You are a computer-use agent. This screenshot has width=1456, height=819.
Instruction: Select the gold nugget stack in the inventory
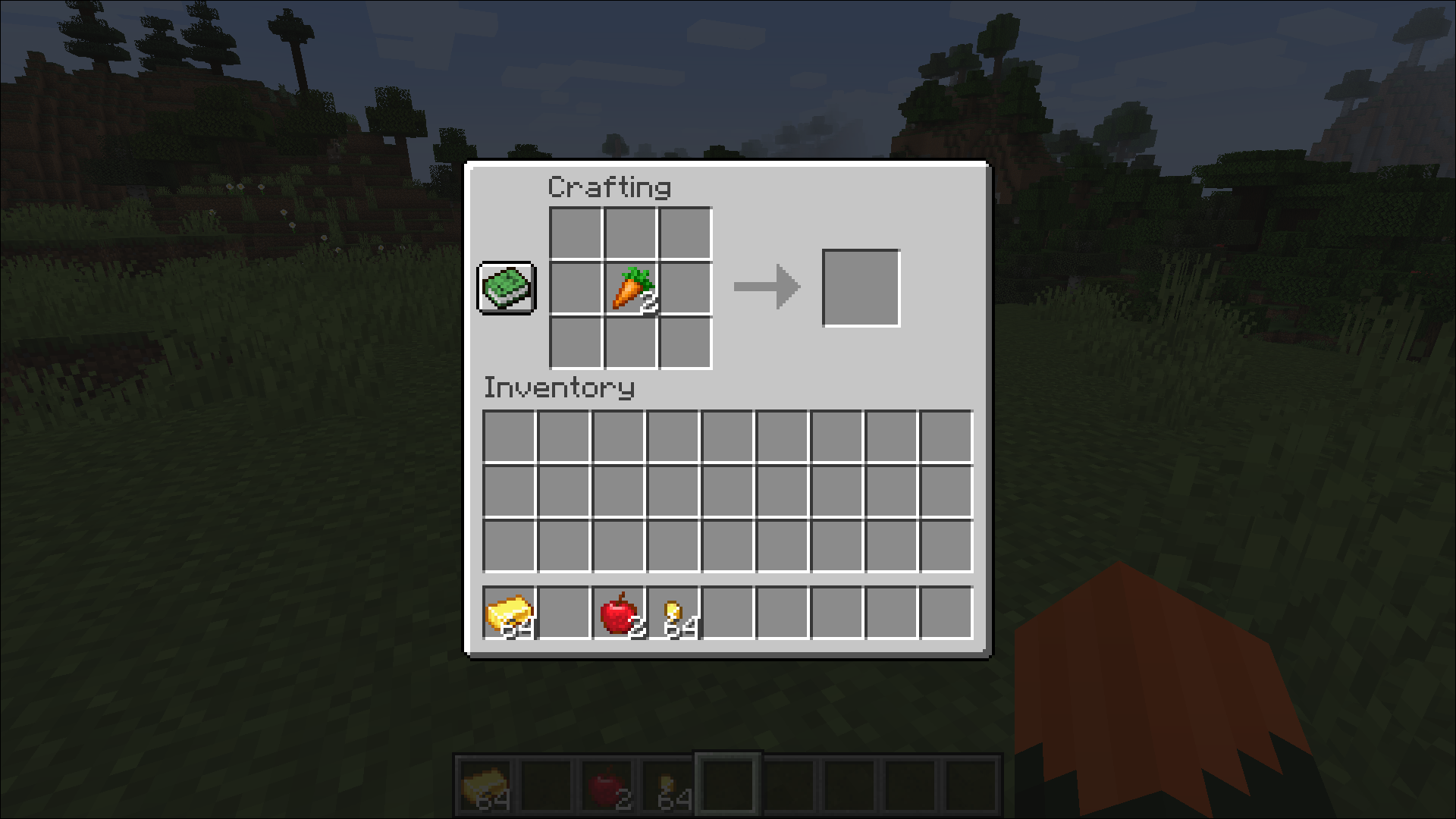pos(673,613)
